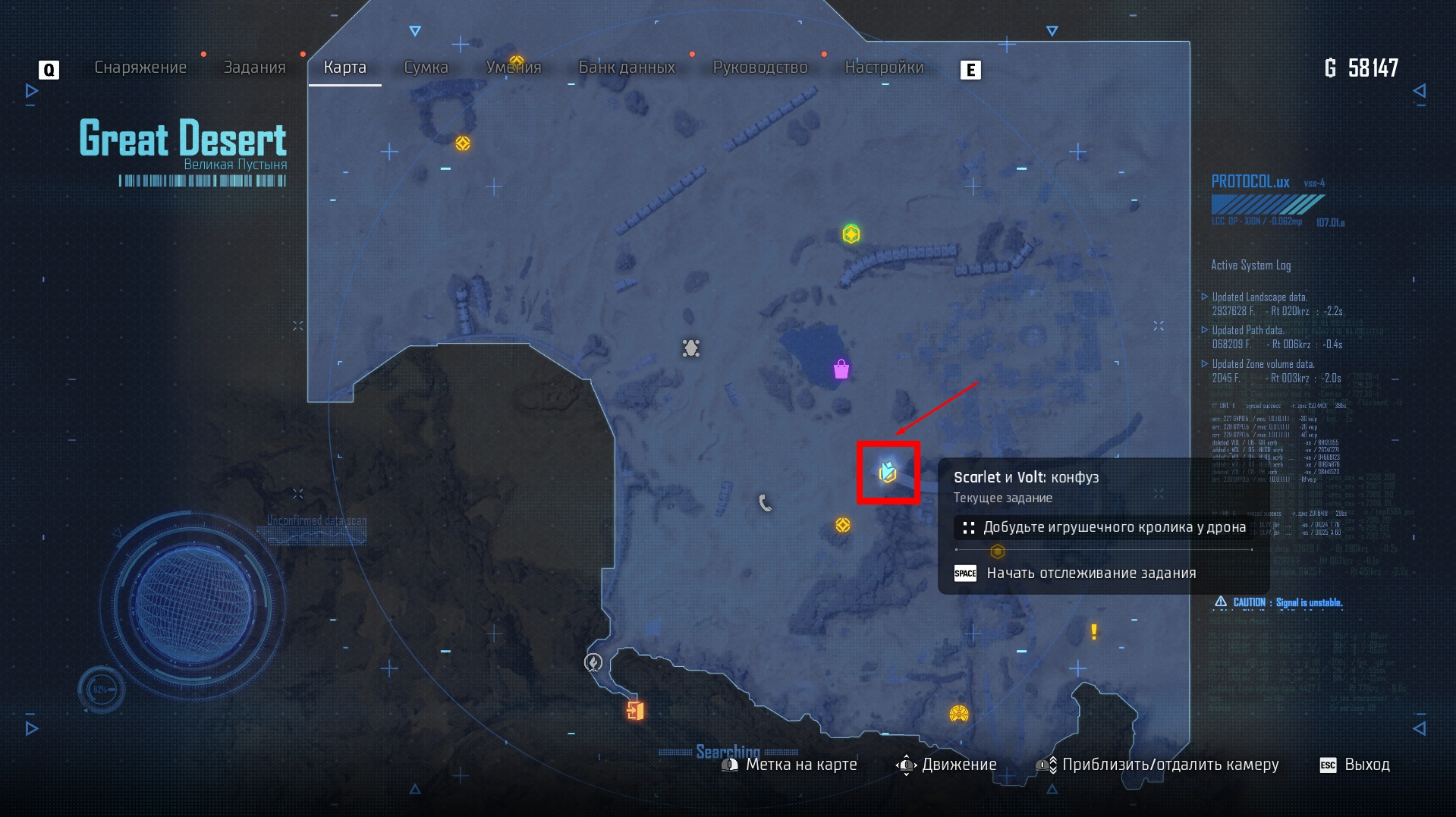Click the green hexagon map marker
Viewport: 1456px width, 817px height.
point(851,234)
